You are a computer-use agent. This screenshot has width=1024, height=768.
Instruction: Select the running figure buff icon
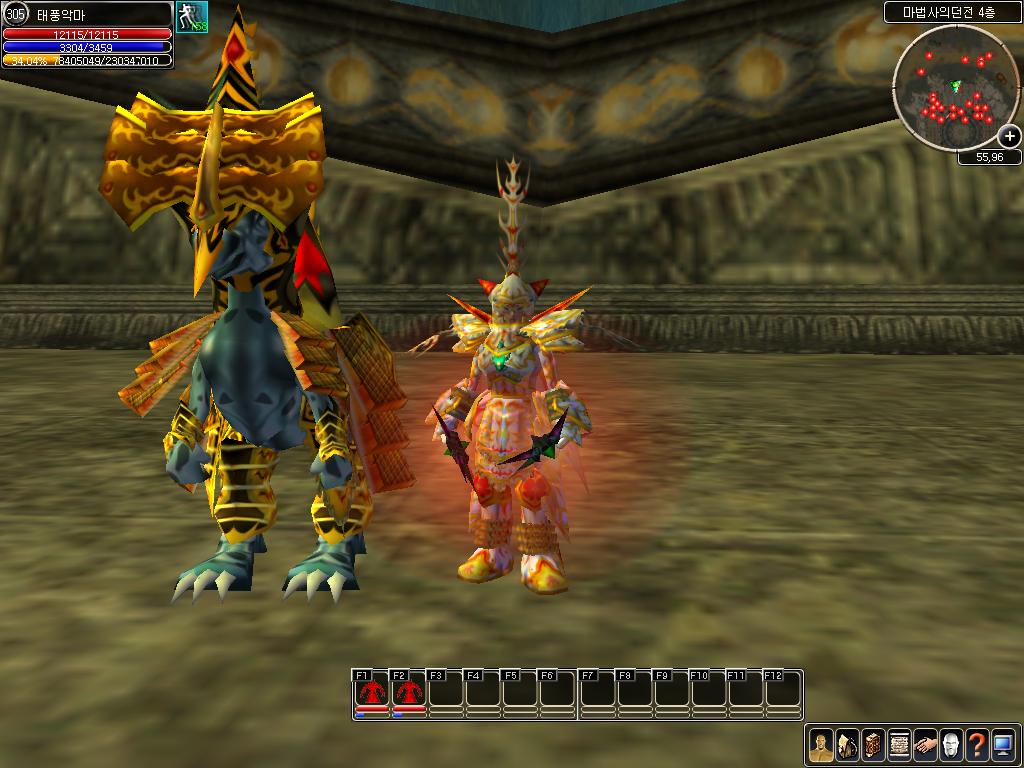191,17
